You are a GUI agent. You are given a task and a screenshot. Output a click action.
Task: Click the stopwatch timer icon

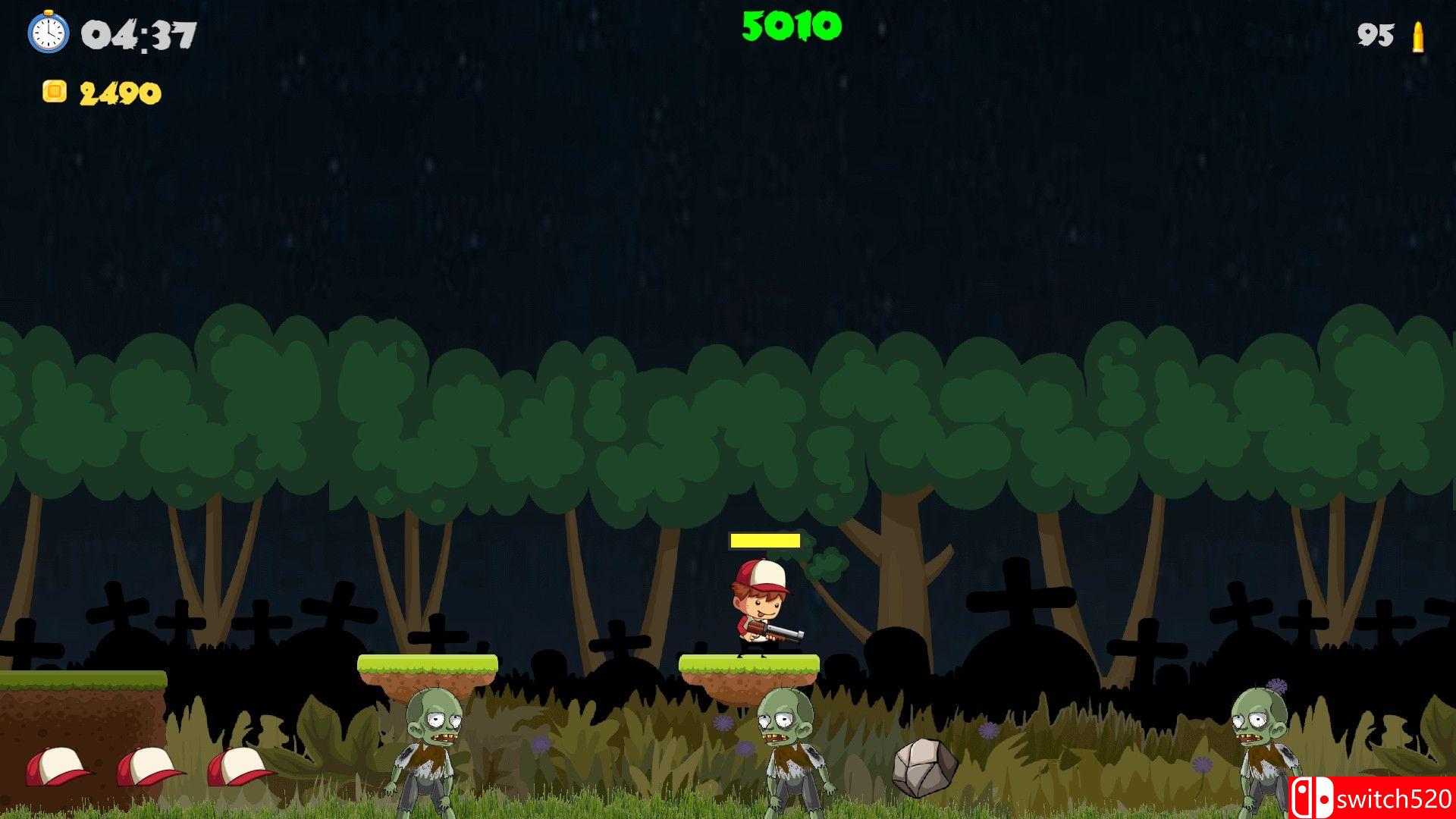(47, 34)
